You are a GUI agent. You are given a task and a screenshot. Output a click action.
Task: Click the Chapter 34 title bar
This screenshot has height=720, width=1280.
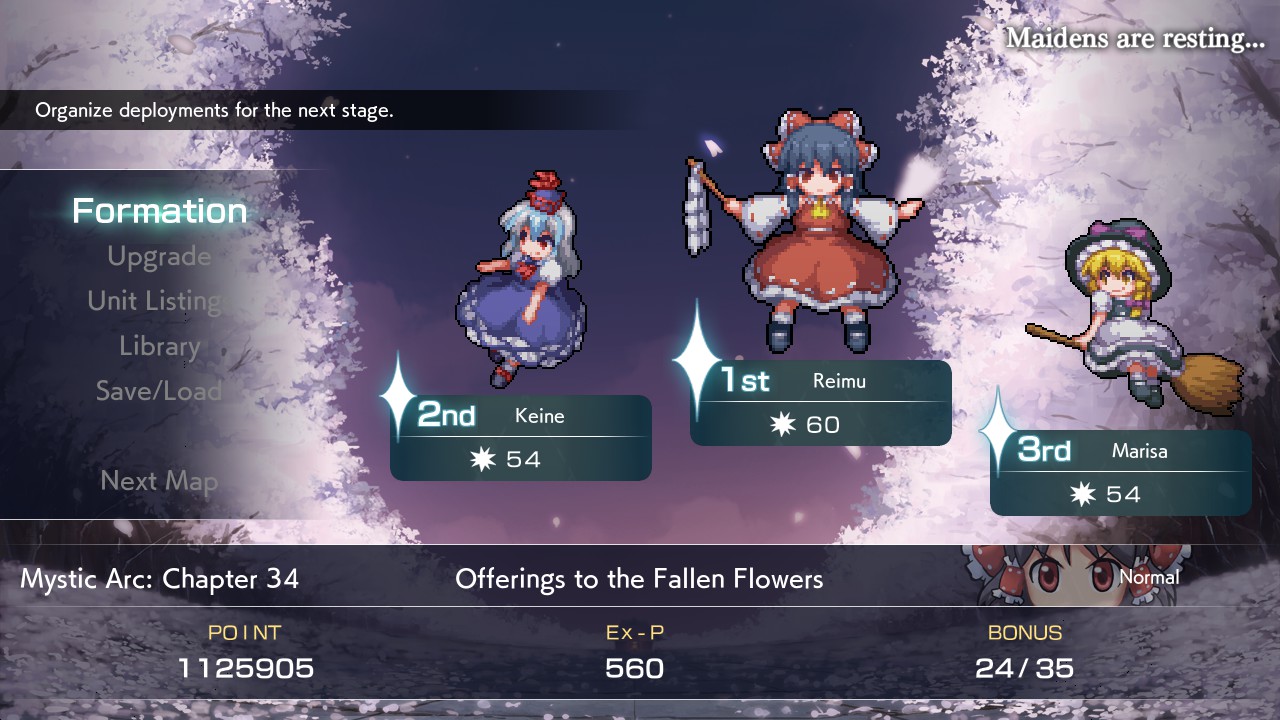click(160, 578)
